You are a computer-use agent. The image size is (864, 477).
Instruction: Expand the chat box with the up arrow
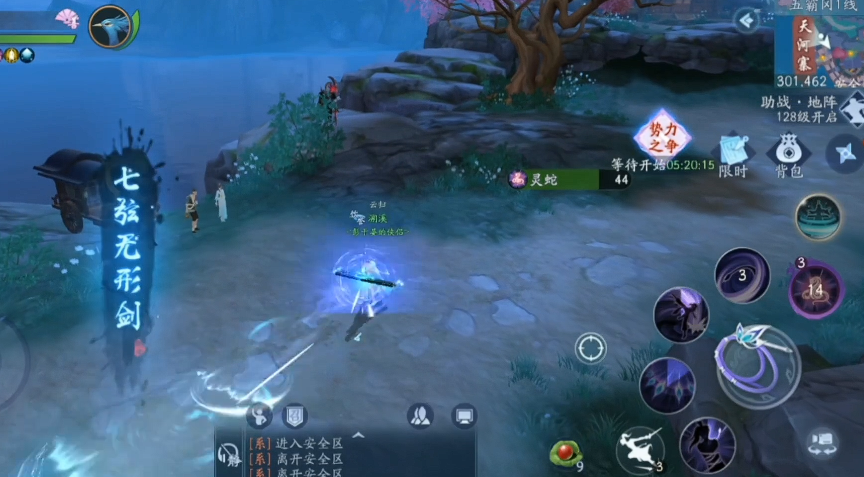coord(357,436)
